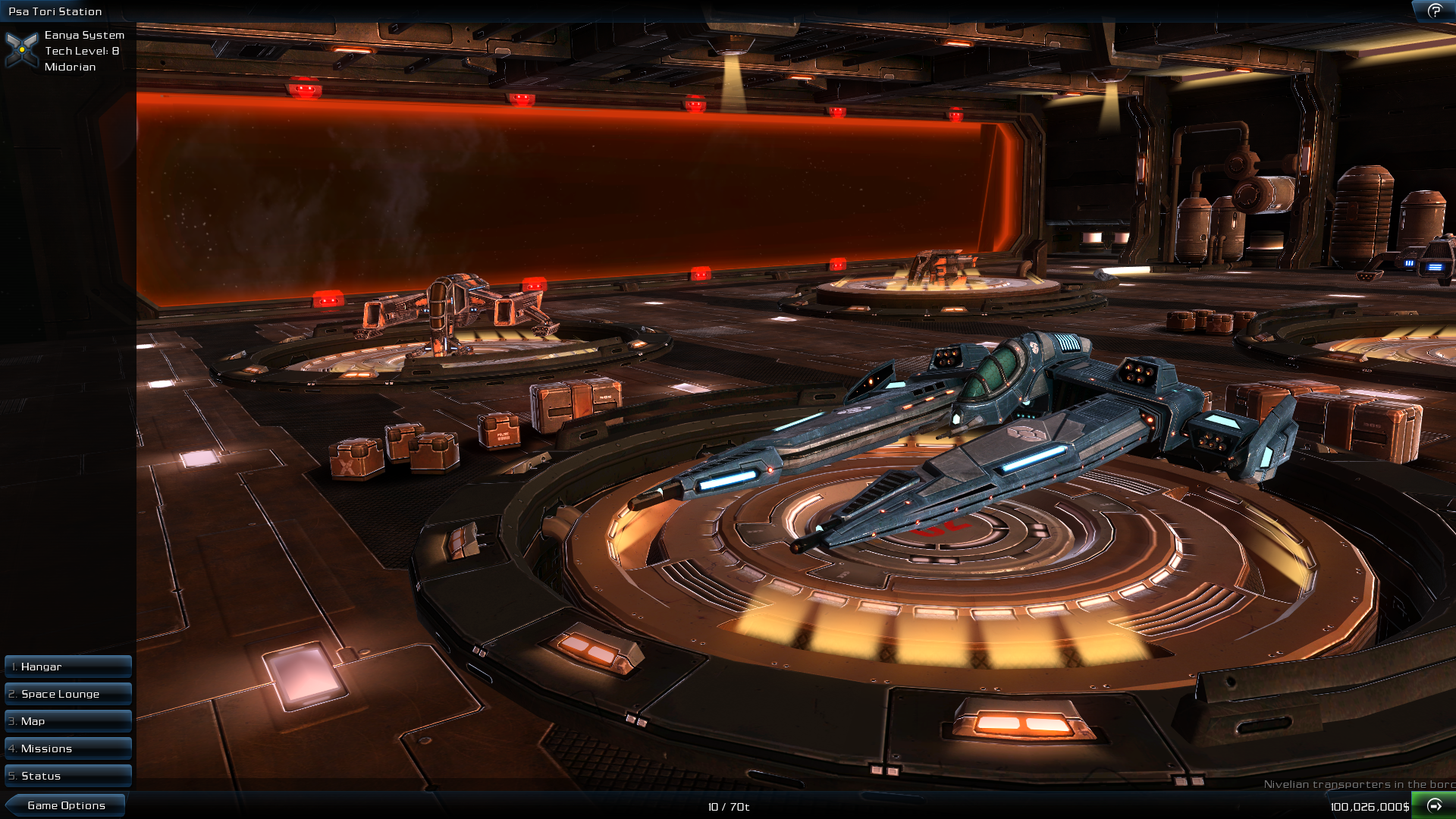Open the Space Lounge

(67, 693)
